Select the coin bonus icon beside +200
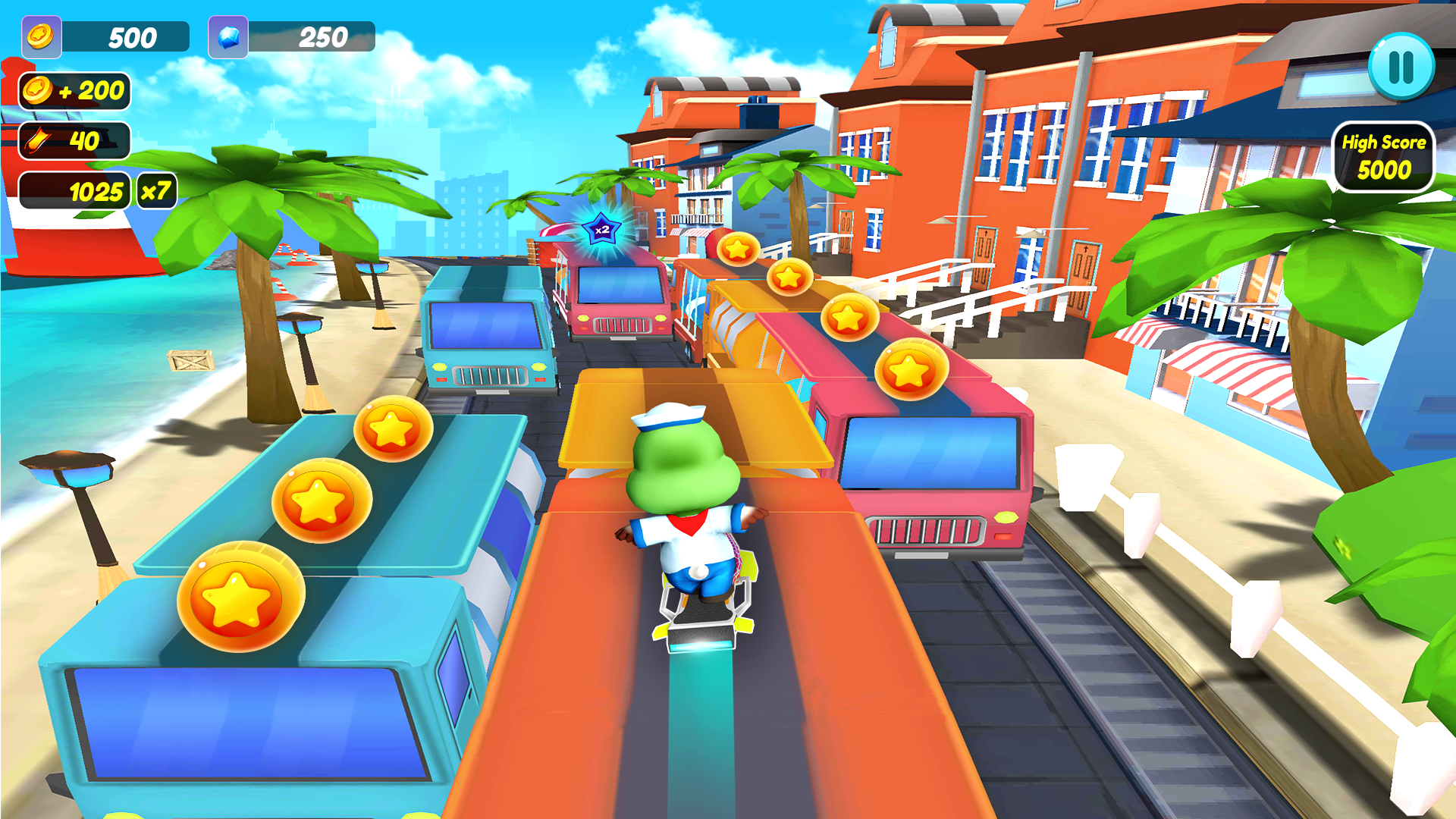Screen dimensions: 1456x819 coord(36,92)
